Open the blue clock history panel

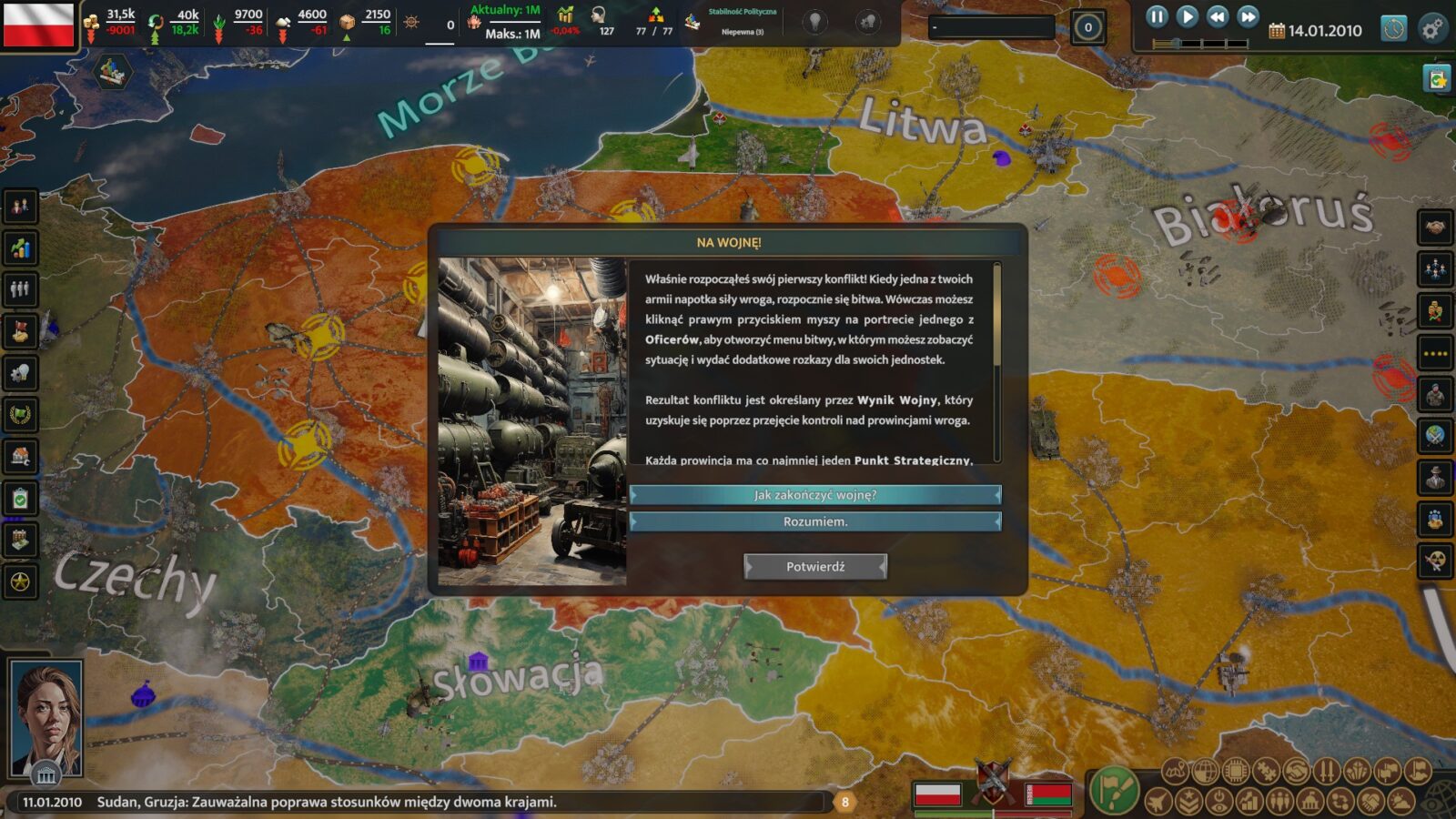coord(1393,29)
